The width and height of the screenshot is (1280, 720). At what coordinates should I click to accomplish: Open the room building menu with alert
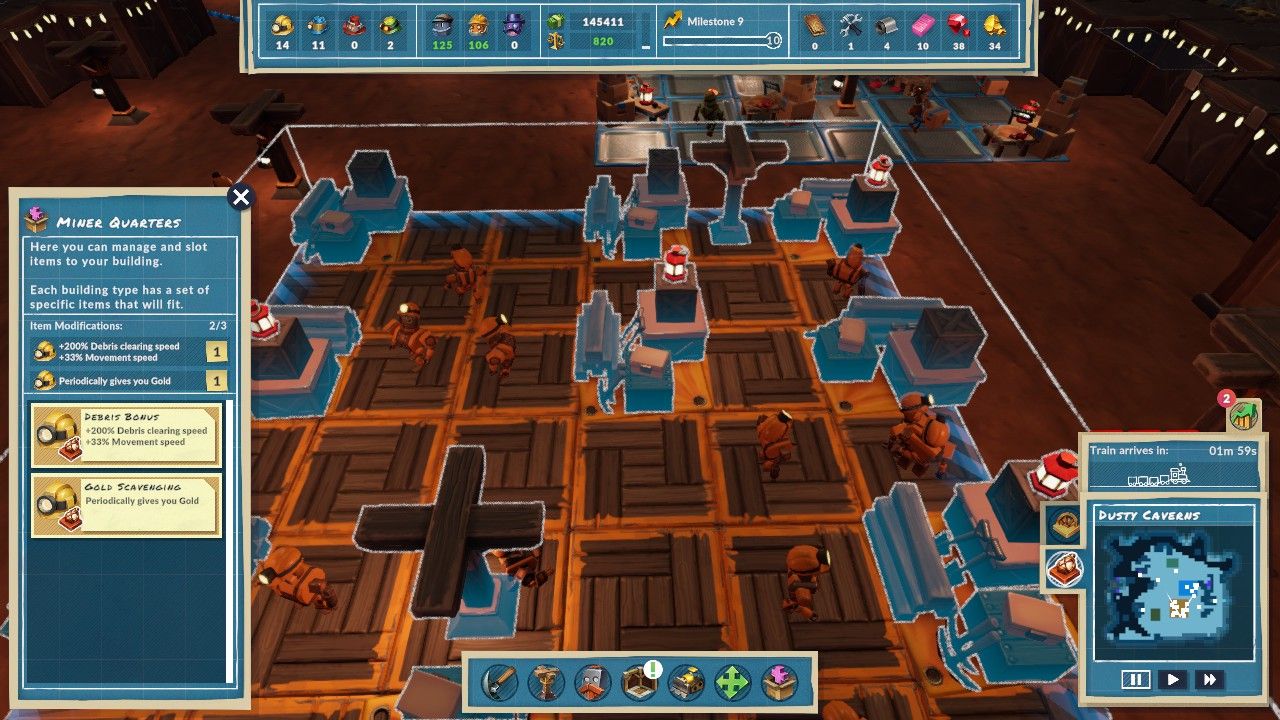(639, 684)
